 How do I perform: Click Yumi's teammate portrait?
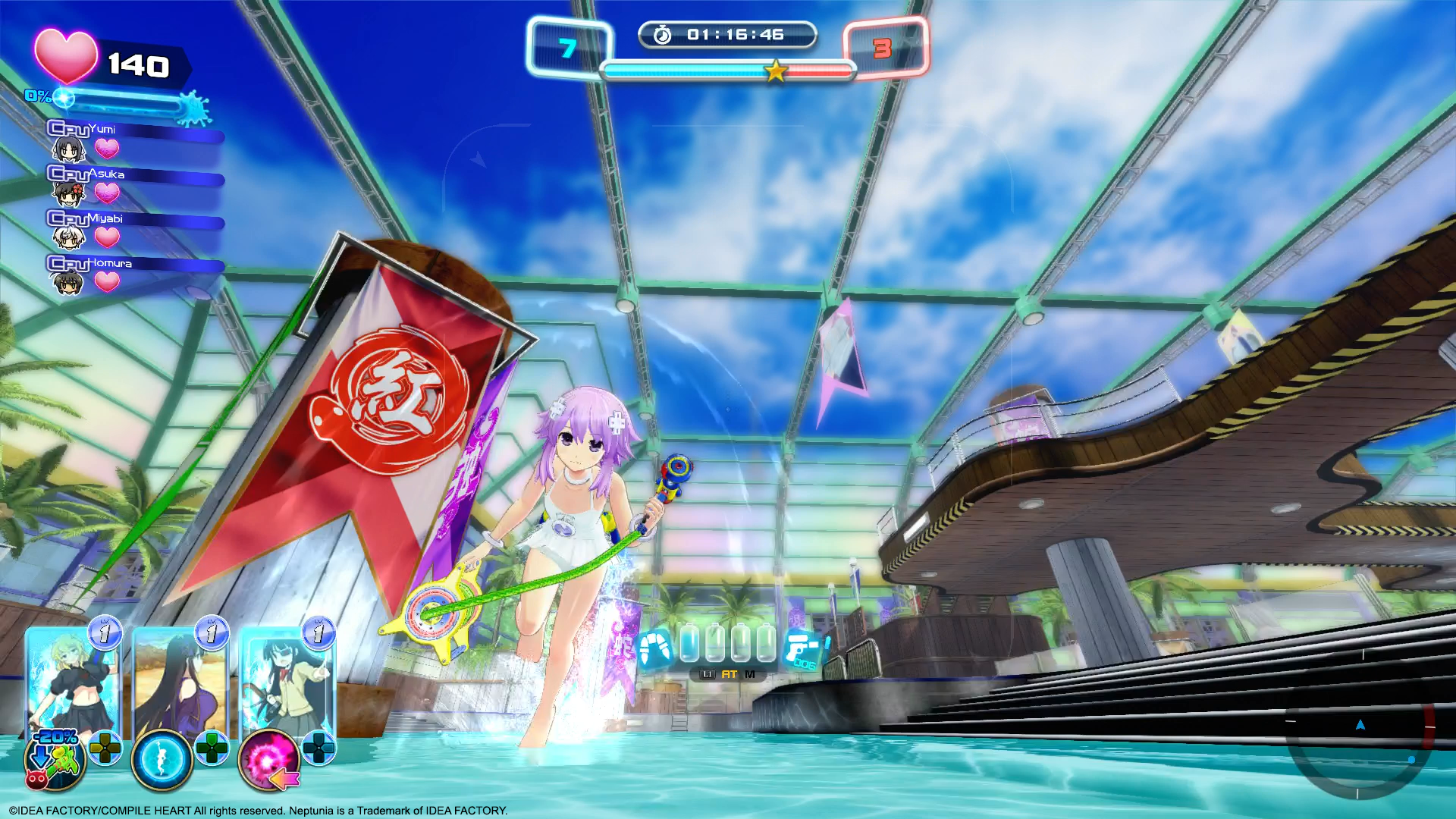coord(68,149)
